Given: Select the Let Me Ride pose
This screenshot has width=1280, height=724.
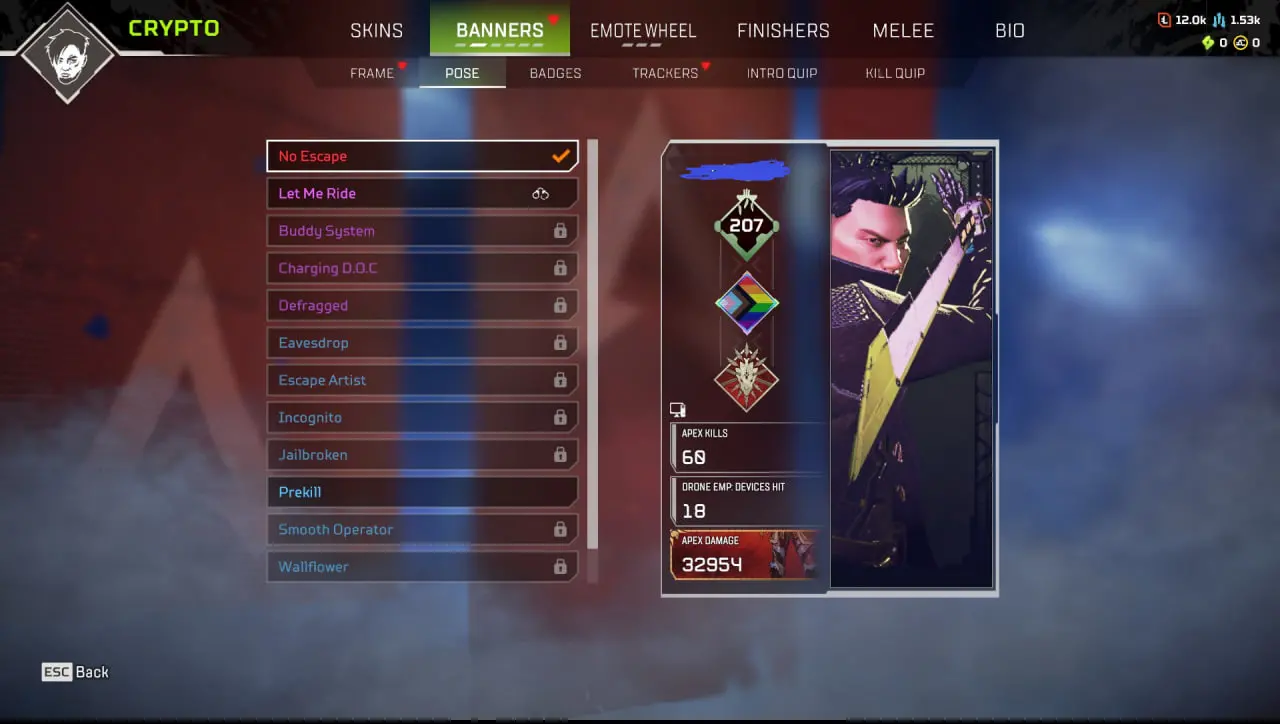Looking at the screenshot, I should (x=422, y=193).
